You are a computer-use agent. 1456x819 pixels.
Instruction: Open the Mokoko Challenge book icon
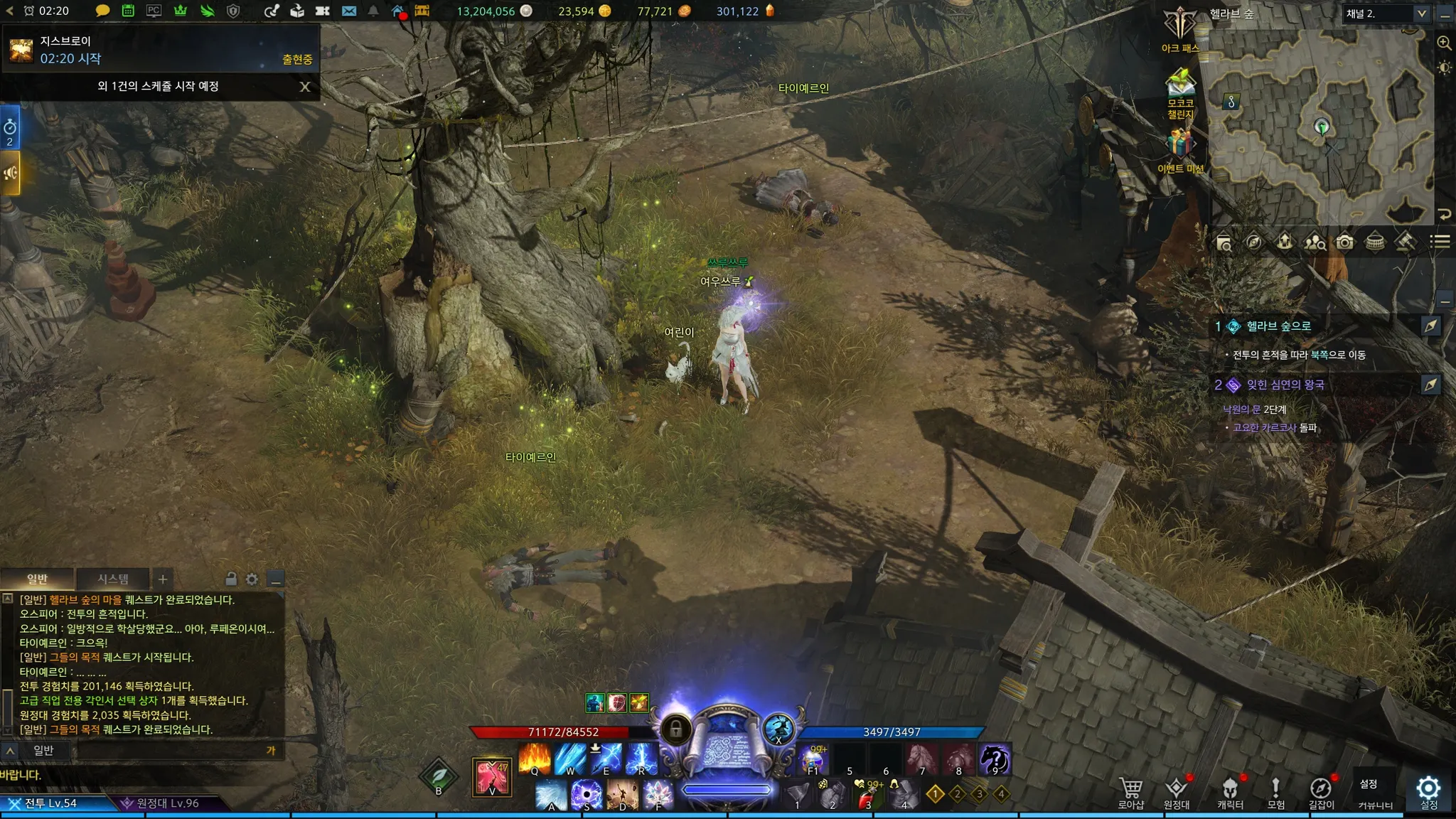coord(1180,85)
